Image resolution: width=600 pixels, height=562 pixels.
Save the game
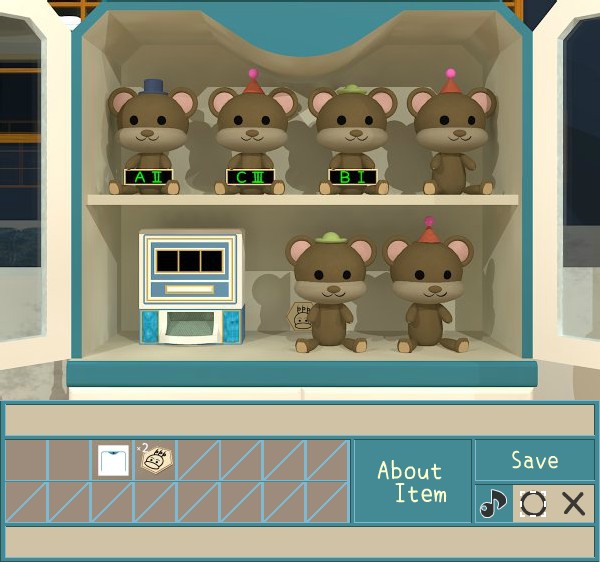pos(534,460)
